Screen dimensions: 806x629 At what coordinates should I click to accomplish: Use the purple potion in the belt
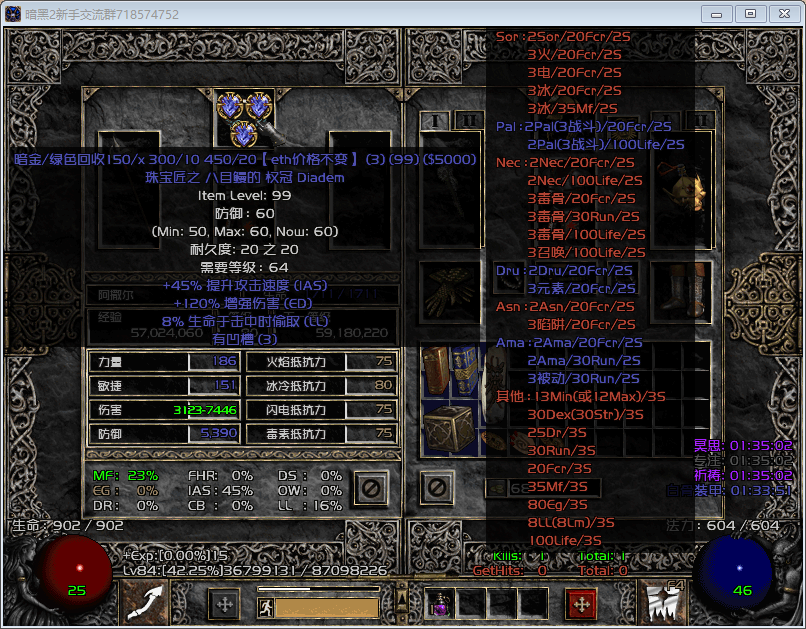pos(441,603)
